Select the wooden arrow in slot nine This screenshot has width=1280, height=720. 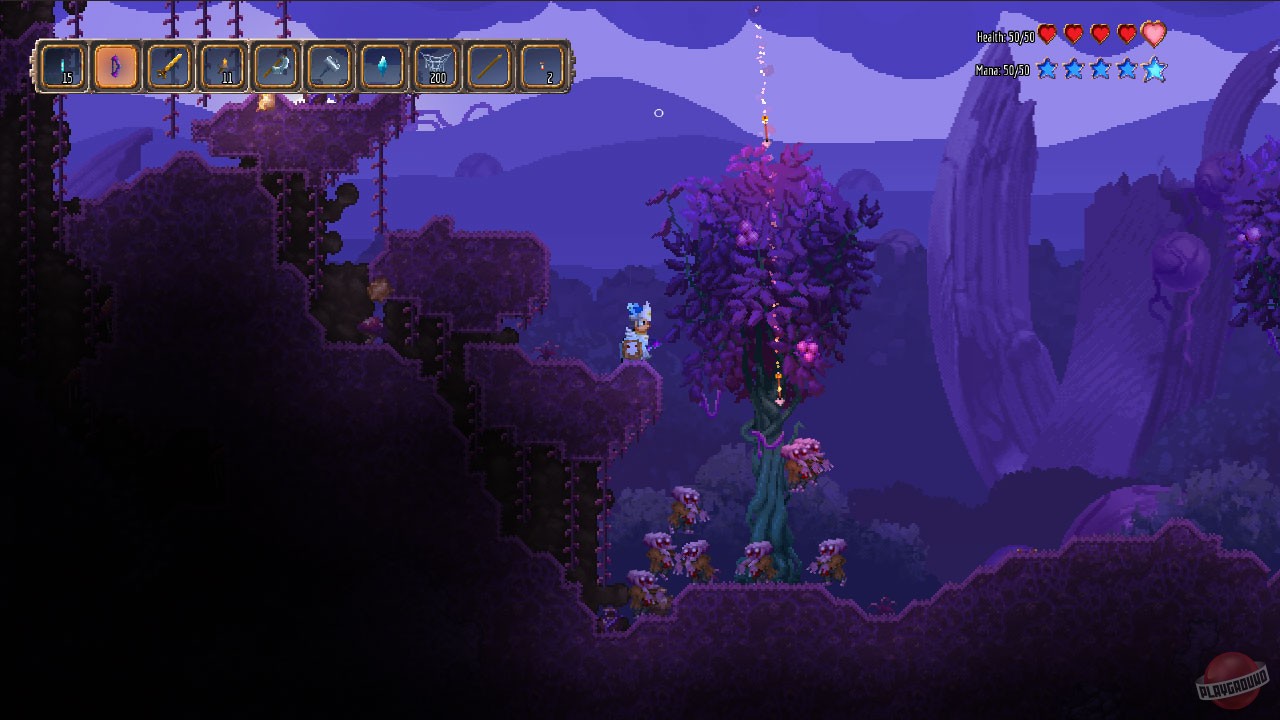(x=490, y=67)
